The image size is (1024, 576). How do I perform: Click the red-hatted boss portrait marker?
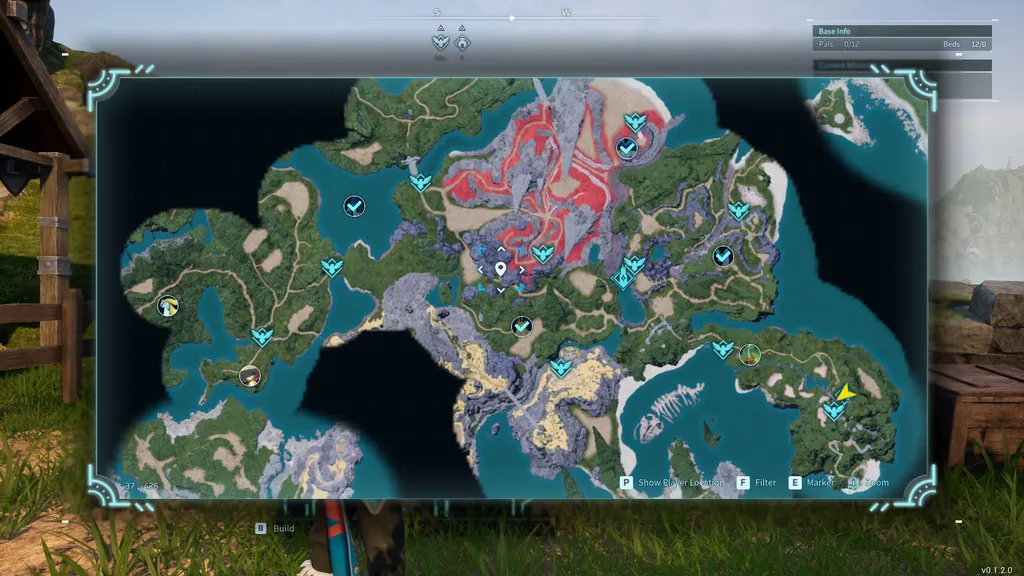[x=250, y=376]
